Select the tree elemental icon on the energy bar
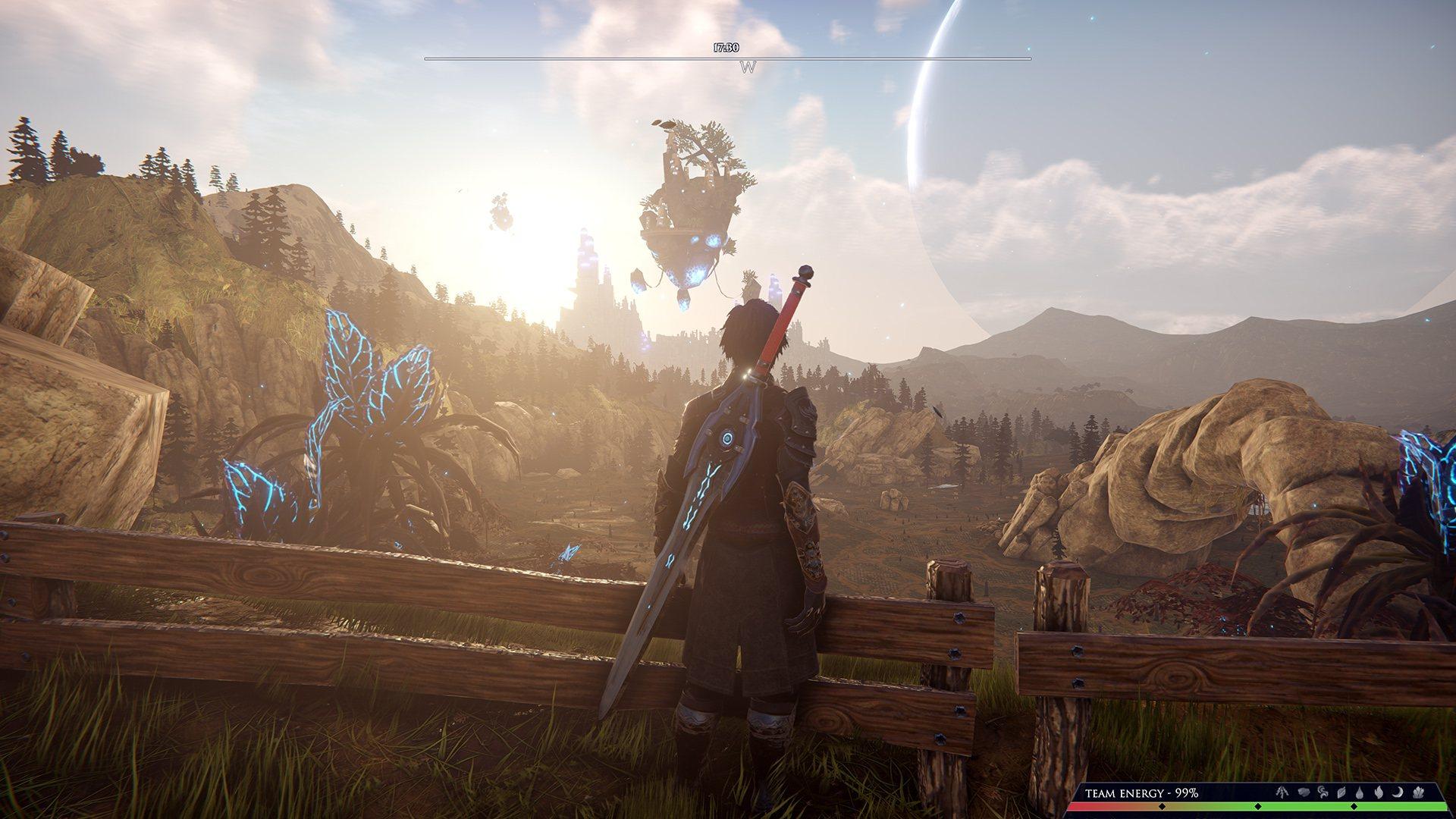 [x=1282, y=792]
